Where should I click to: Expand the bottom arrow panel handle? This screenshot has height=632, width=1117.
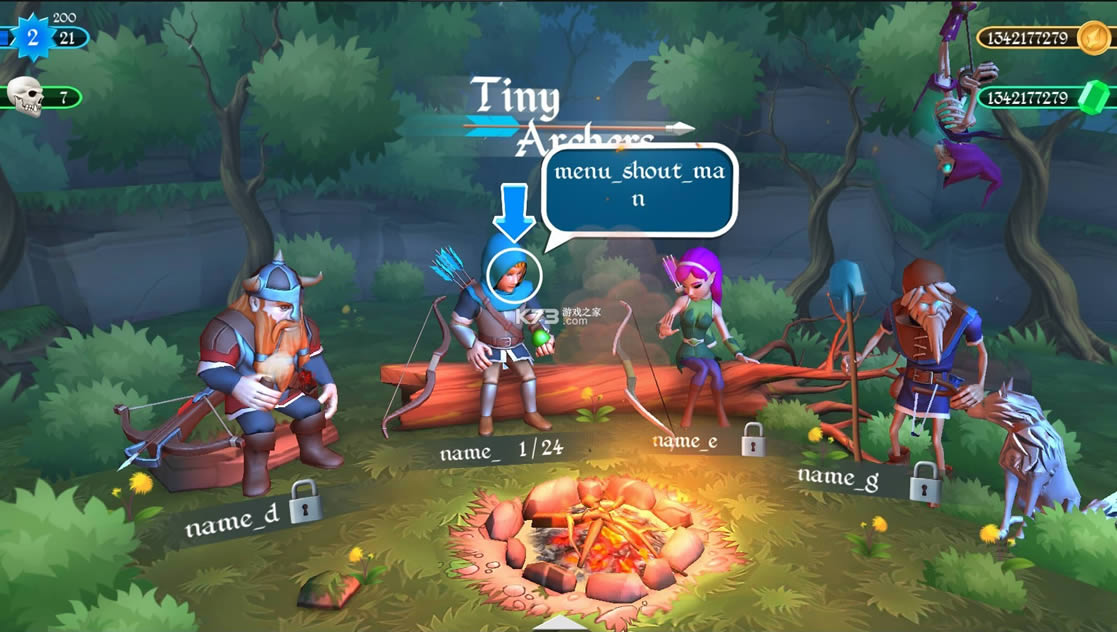click(x=558, y=622)
